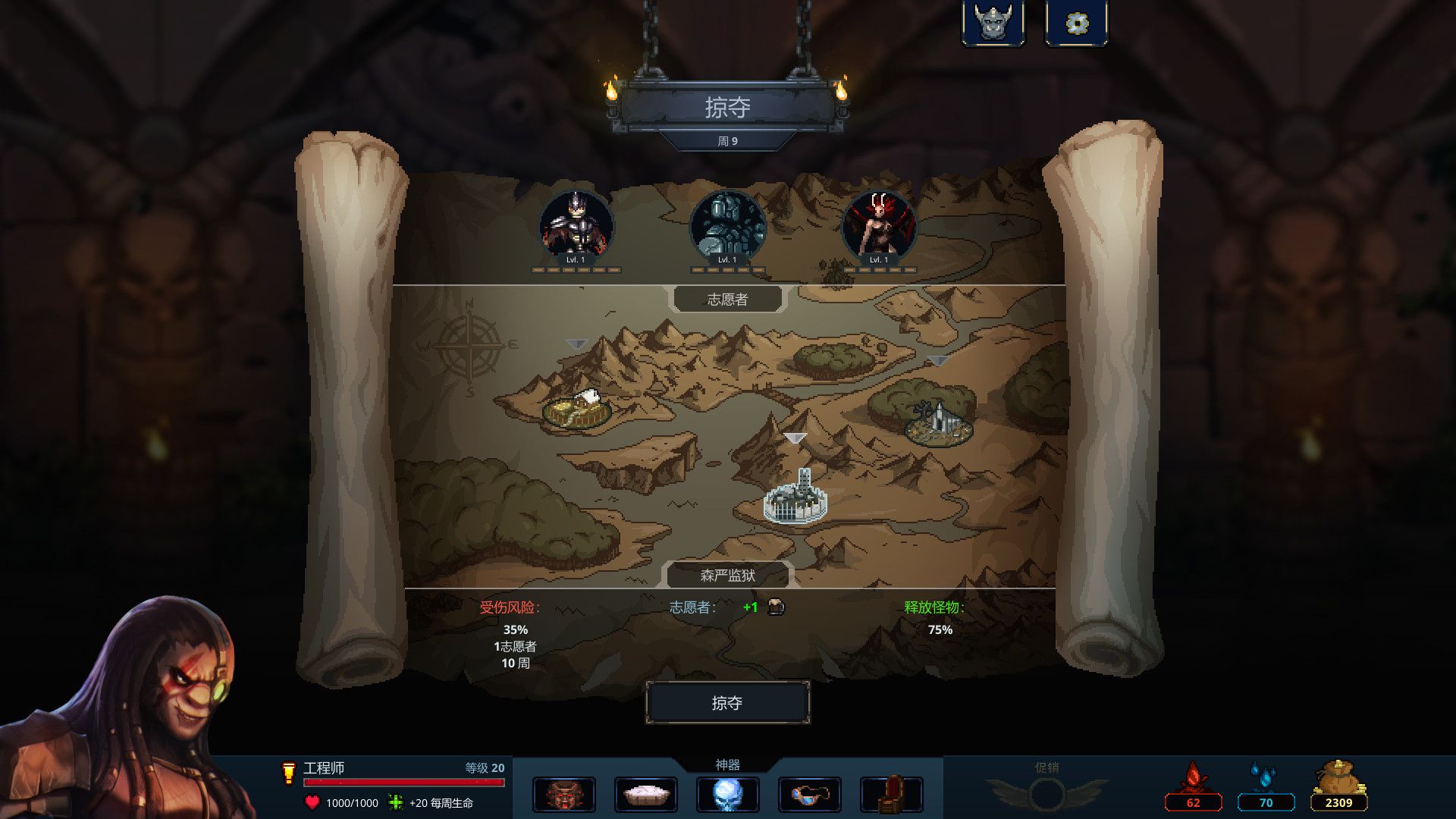The image size is (1456, 819).
Task: Open the horned demon helmet menu
Action: (993, 24)
